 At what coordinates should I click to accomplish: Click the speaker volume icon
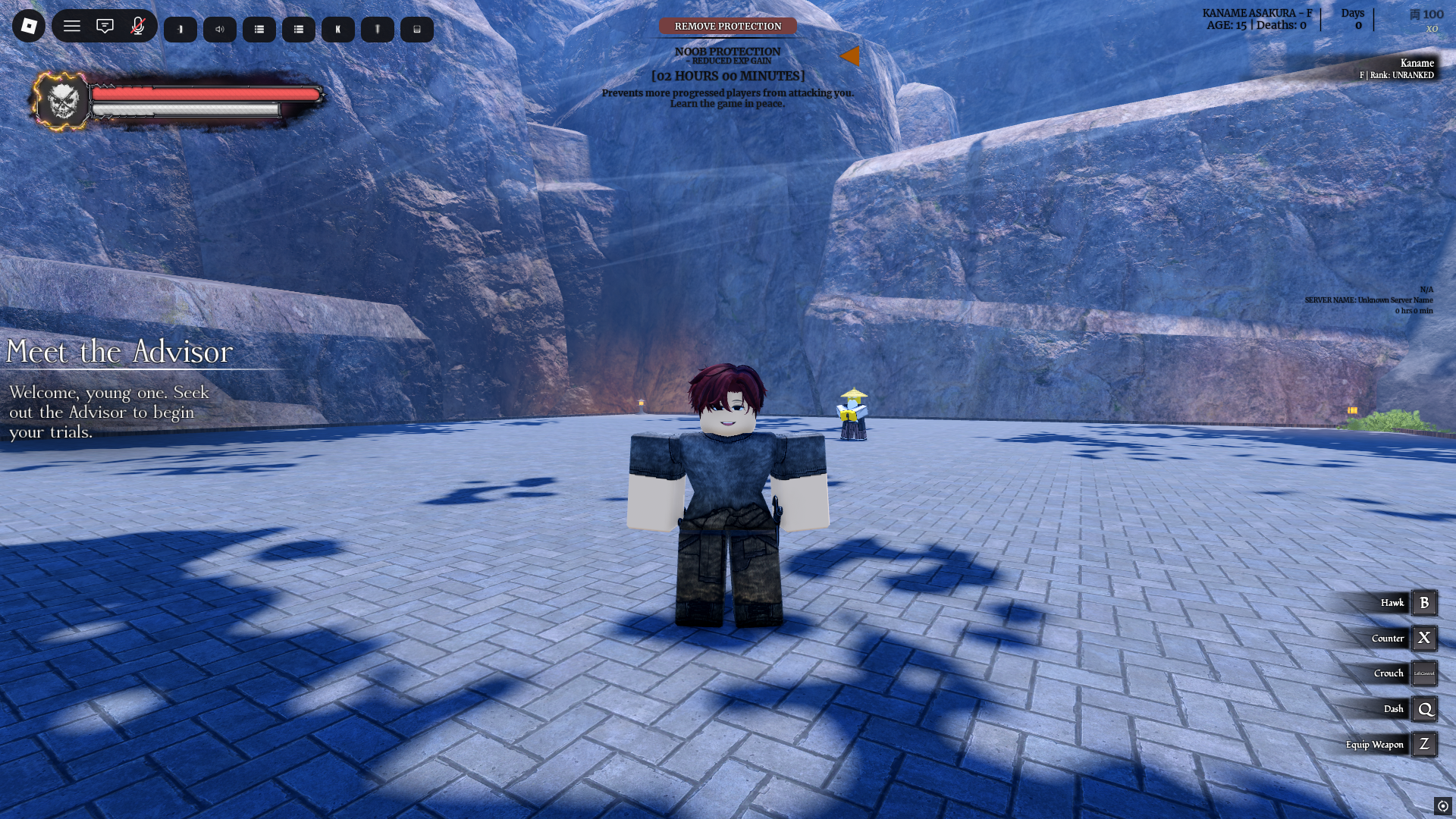click(x=219, y=29)
